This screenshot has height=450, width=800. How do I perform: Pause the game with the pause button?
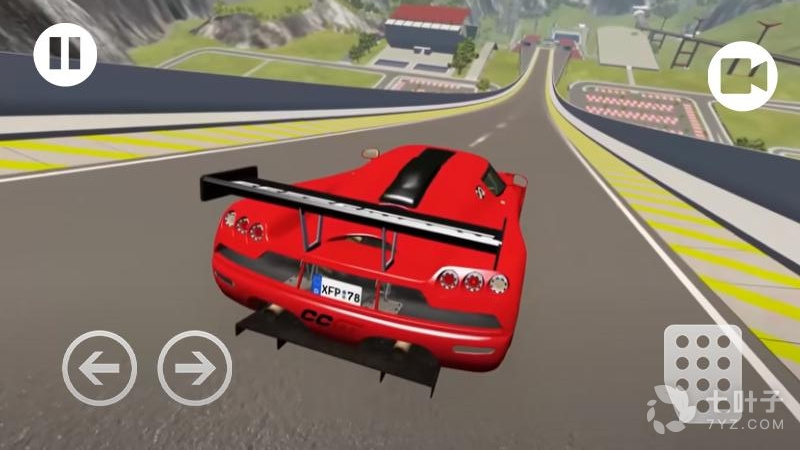pos(65,54)
